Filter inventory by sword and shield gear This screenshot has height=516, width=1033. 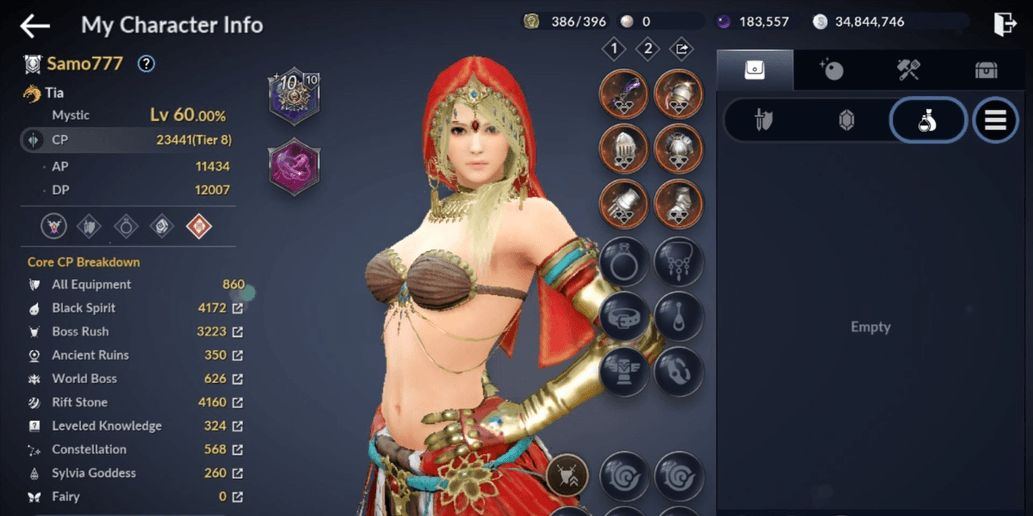[x=764, y=121]
